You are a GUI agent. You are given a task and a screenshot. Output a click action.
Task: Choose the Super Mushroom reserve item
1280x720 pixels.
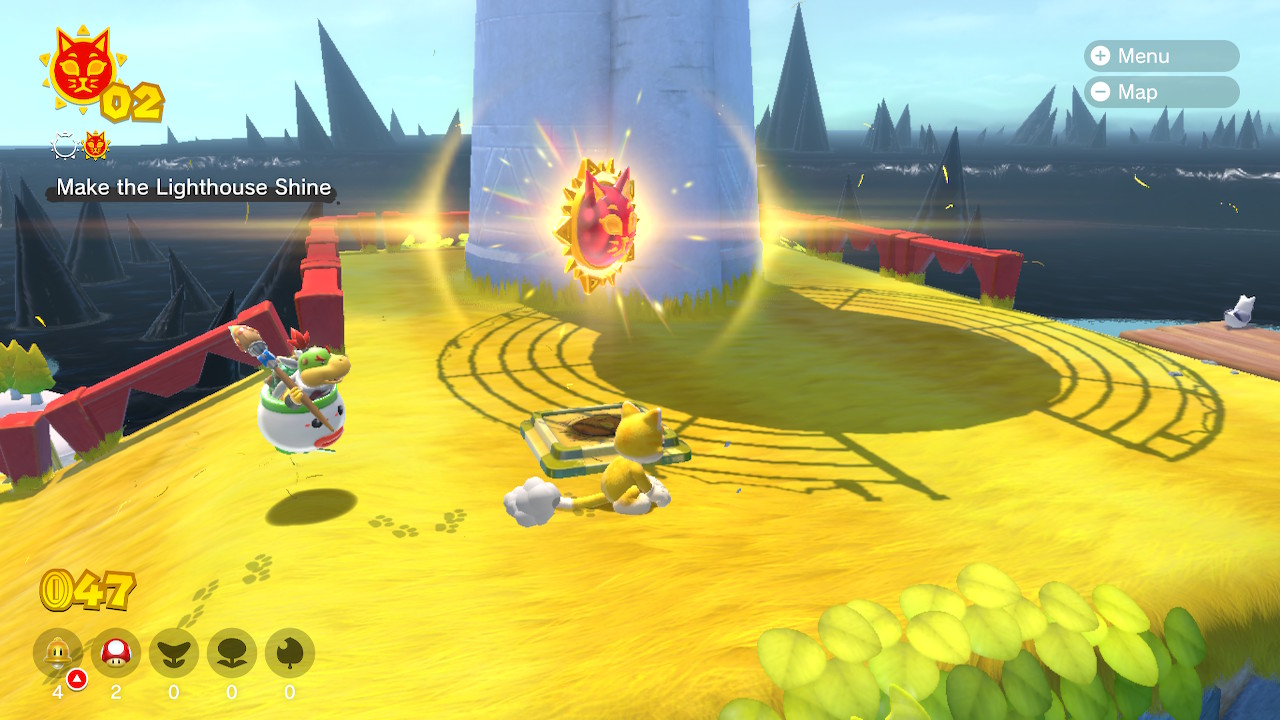116,654
